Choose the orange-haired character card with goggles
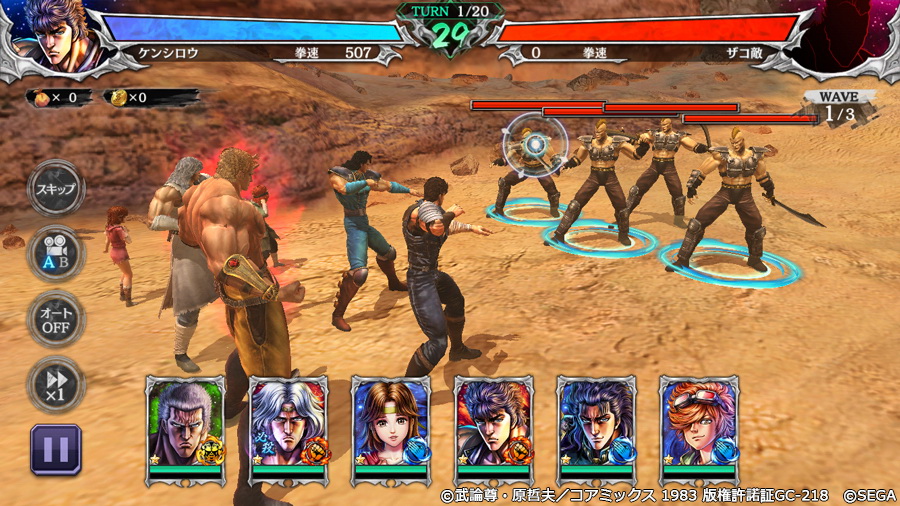 698,430
